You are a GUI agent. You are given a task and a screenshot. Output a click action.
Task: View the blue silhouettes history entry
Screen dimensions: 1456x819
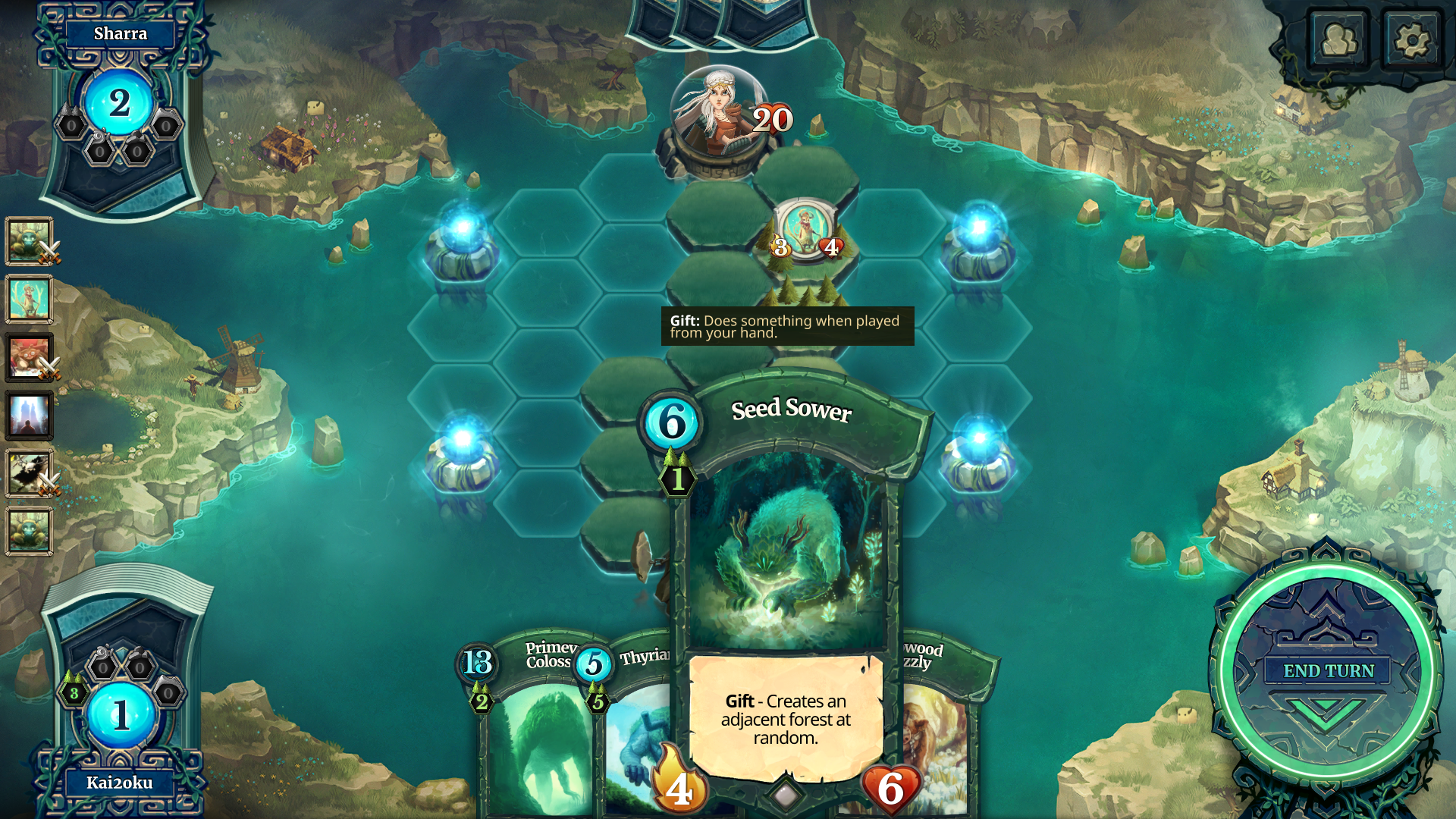29,416
